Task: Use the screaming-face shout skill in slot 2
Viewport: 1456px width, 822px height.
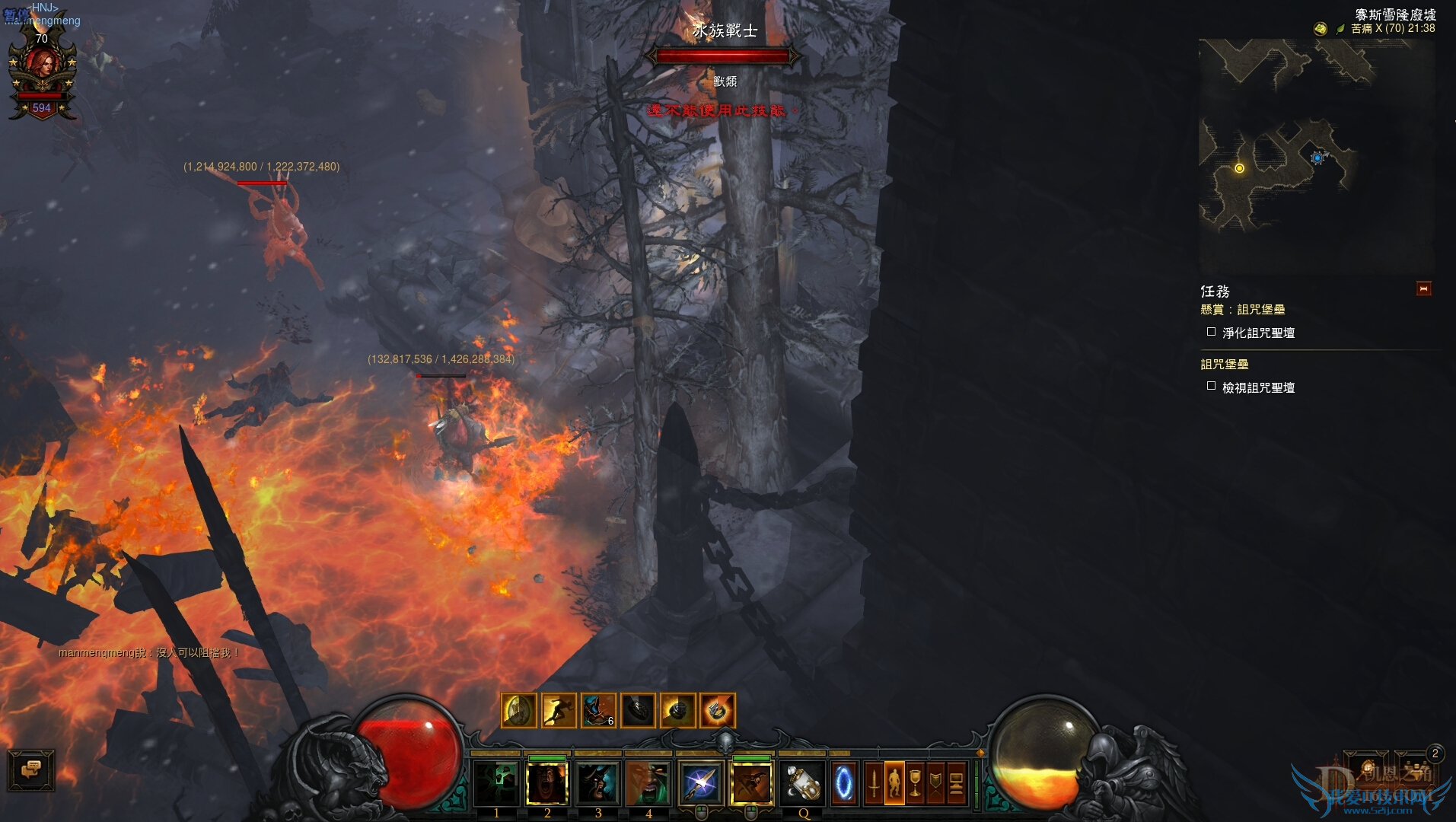Action: tap(547, 783)
